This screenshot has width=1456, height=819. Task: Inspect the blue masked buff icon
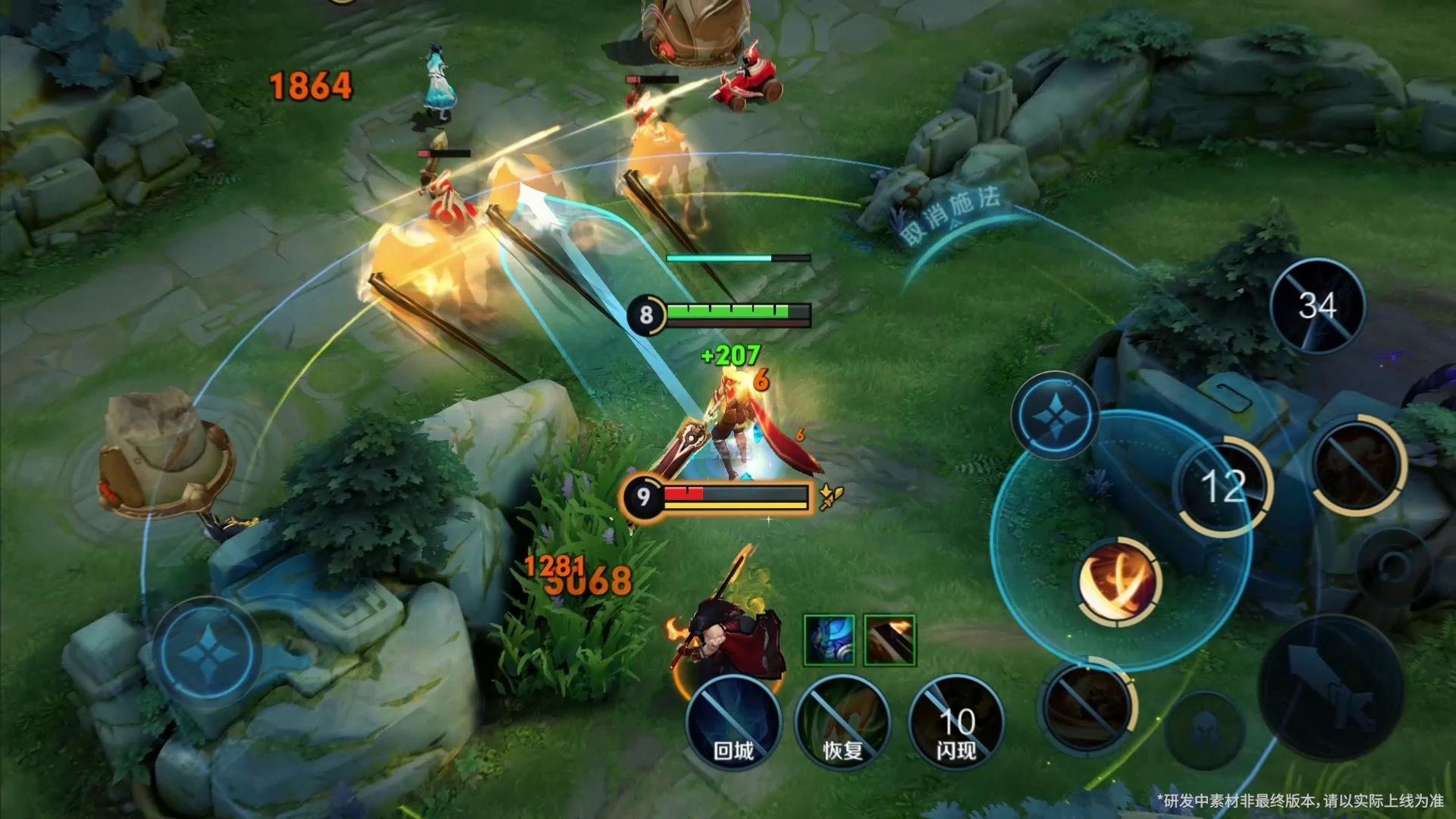[x=829, y=640]
